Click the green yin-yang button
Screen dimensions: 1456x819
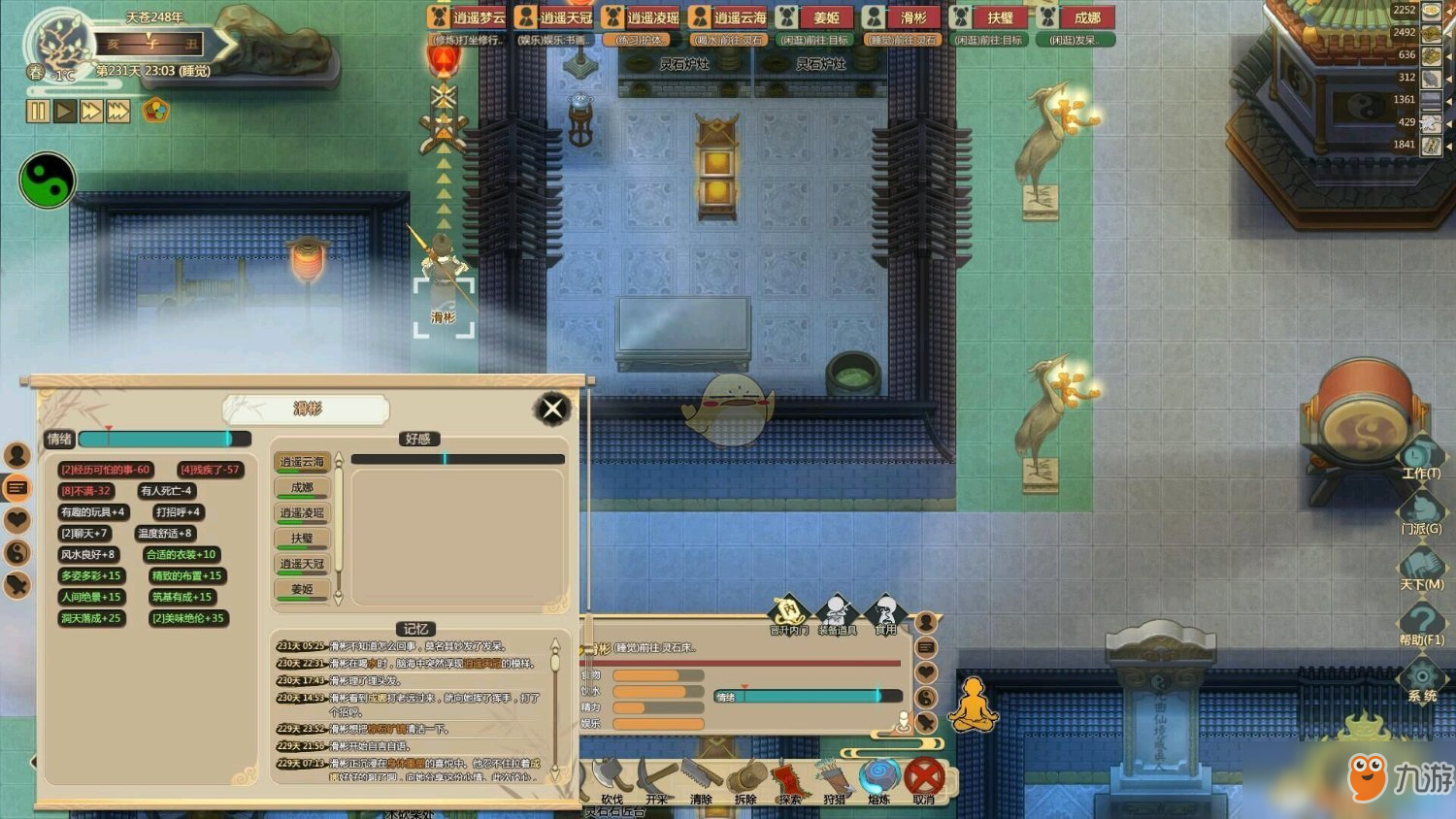click(47, 180)
